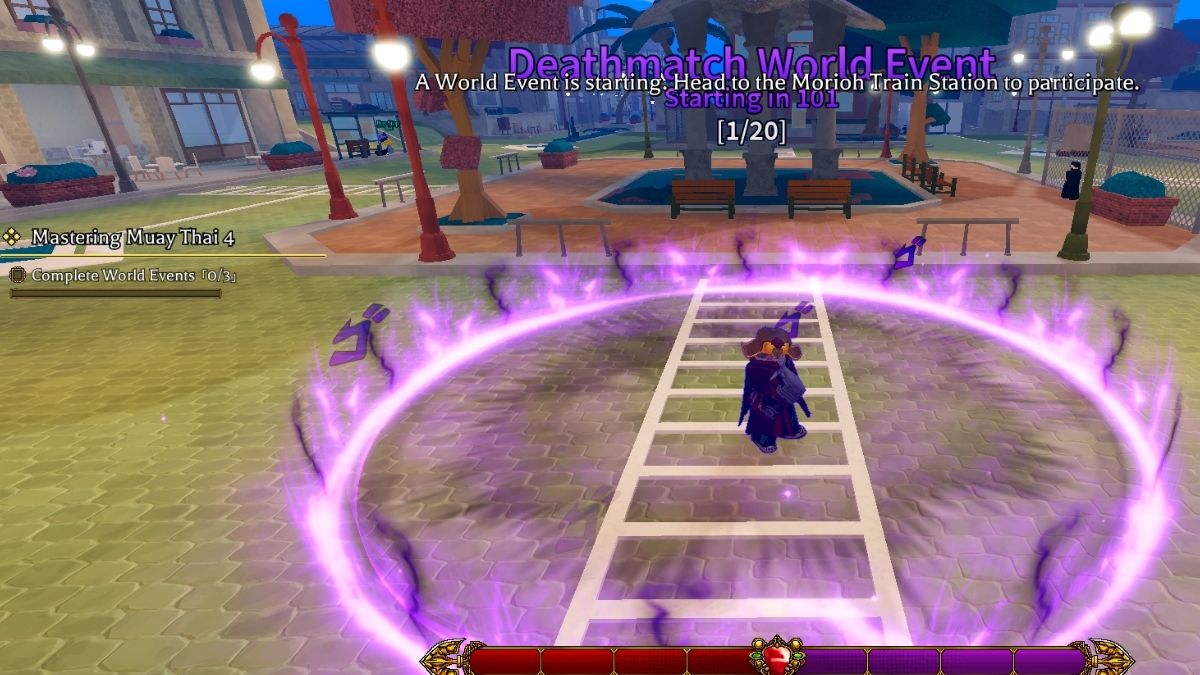Click the Deathmatch World Event banner
Viewport: 1200px width, 675px height.
point(751,62)
